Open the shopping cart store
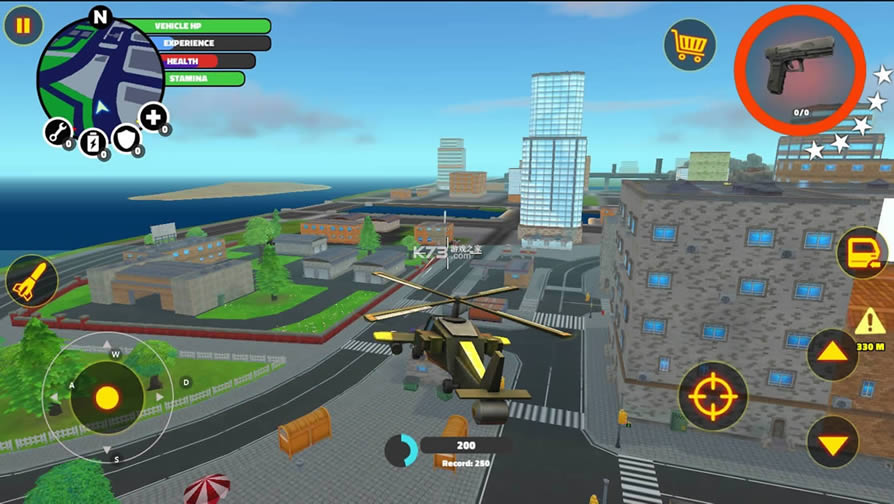Viewport: 894px width, 504px height. [x=689, y=44]
